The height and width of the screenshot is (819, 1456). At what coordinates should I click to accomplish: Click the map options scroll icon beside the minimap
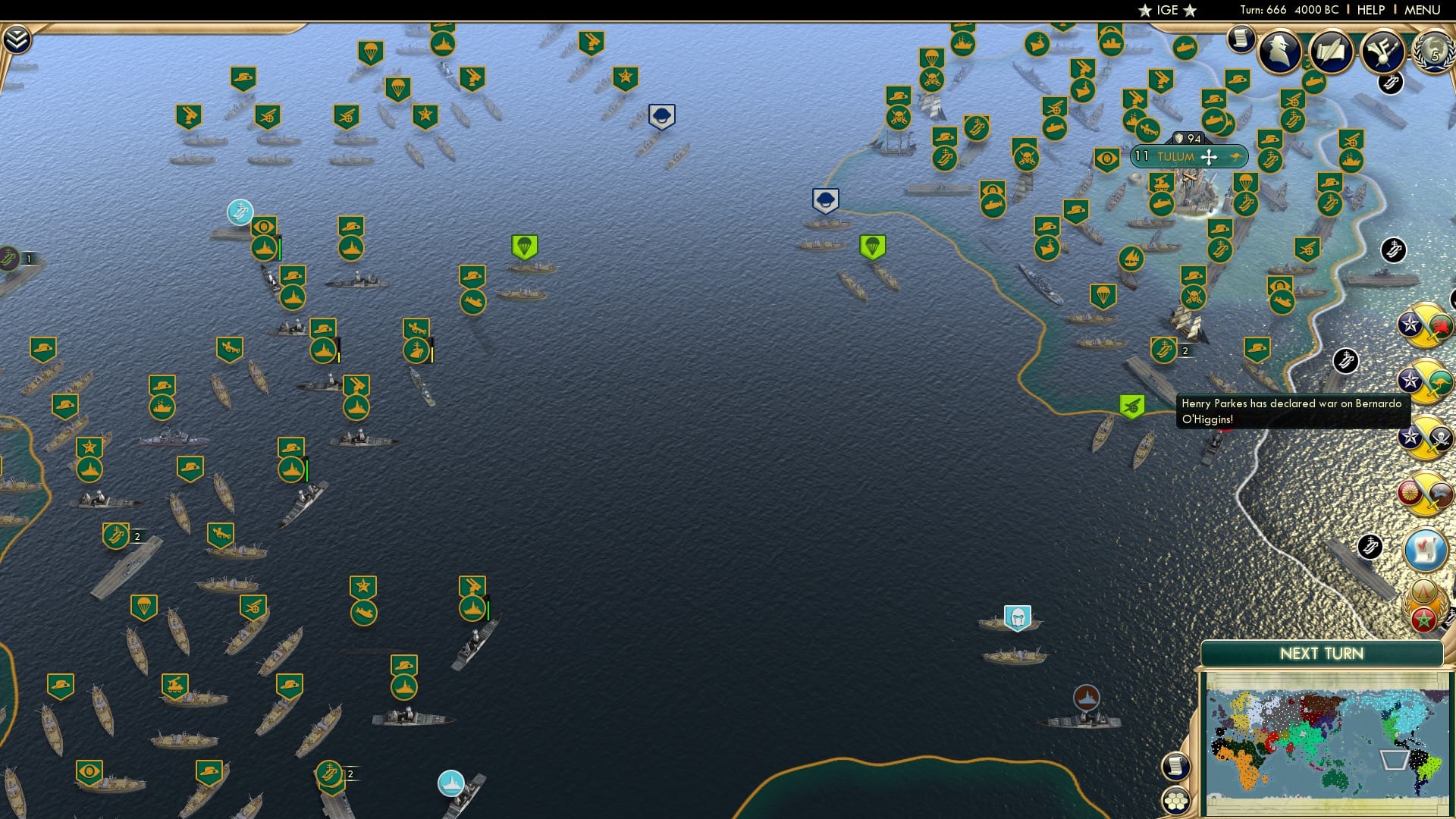click(1176, 767)
